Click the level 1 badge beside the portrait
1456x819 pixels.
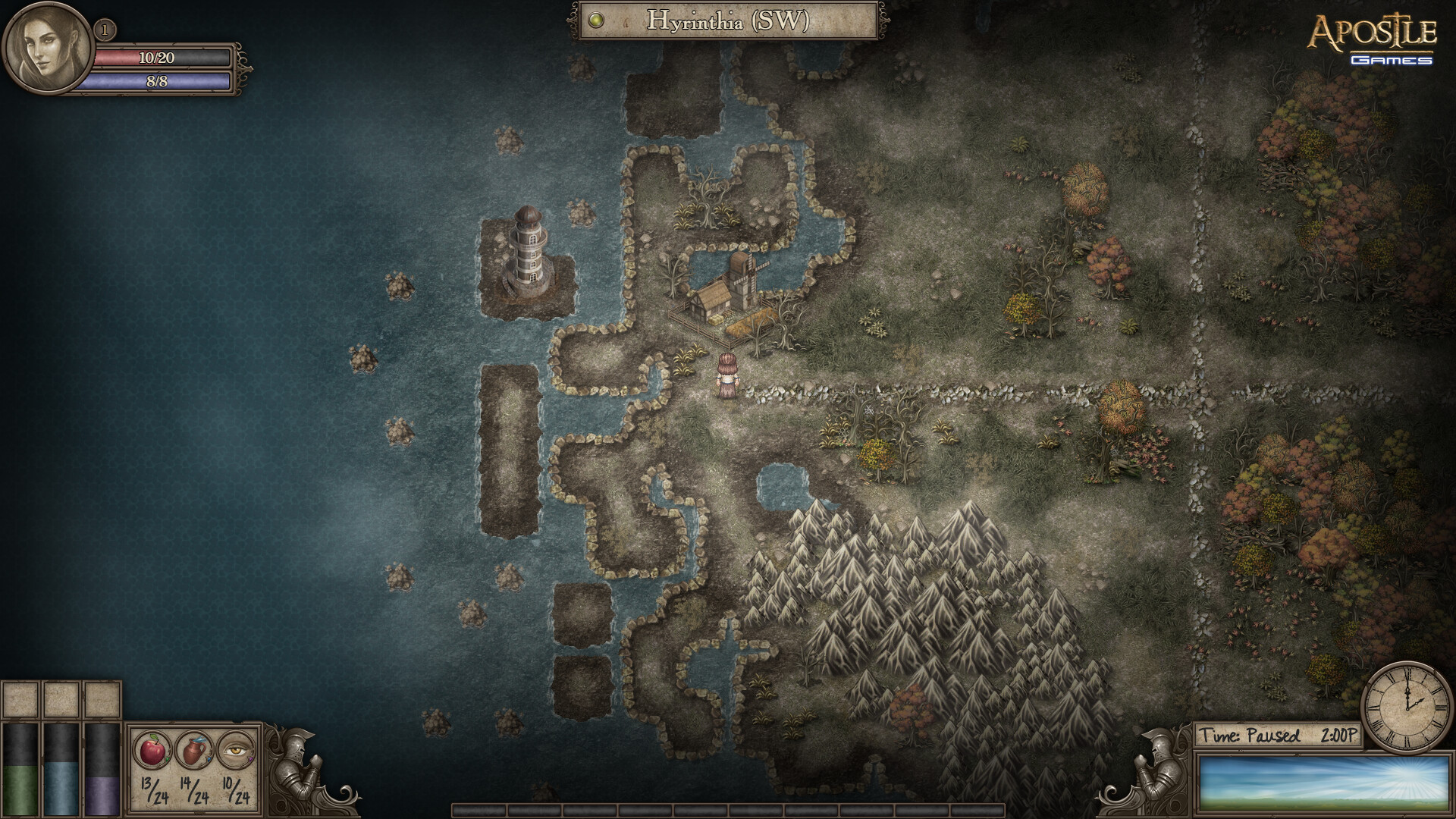click(103, 30)
